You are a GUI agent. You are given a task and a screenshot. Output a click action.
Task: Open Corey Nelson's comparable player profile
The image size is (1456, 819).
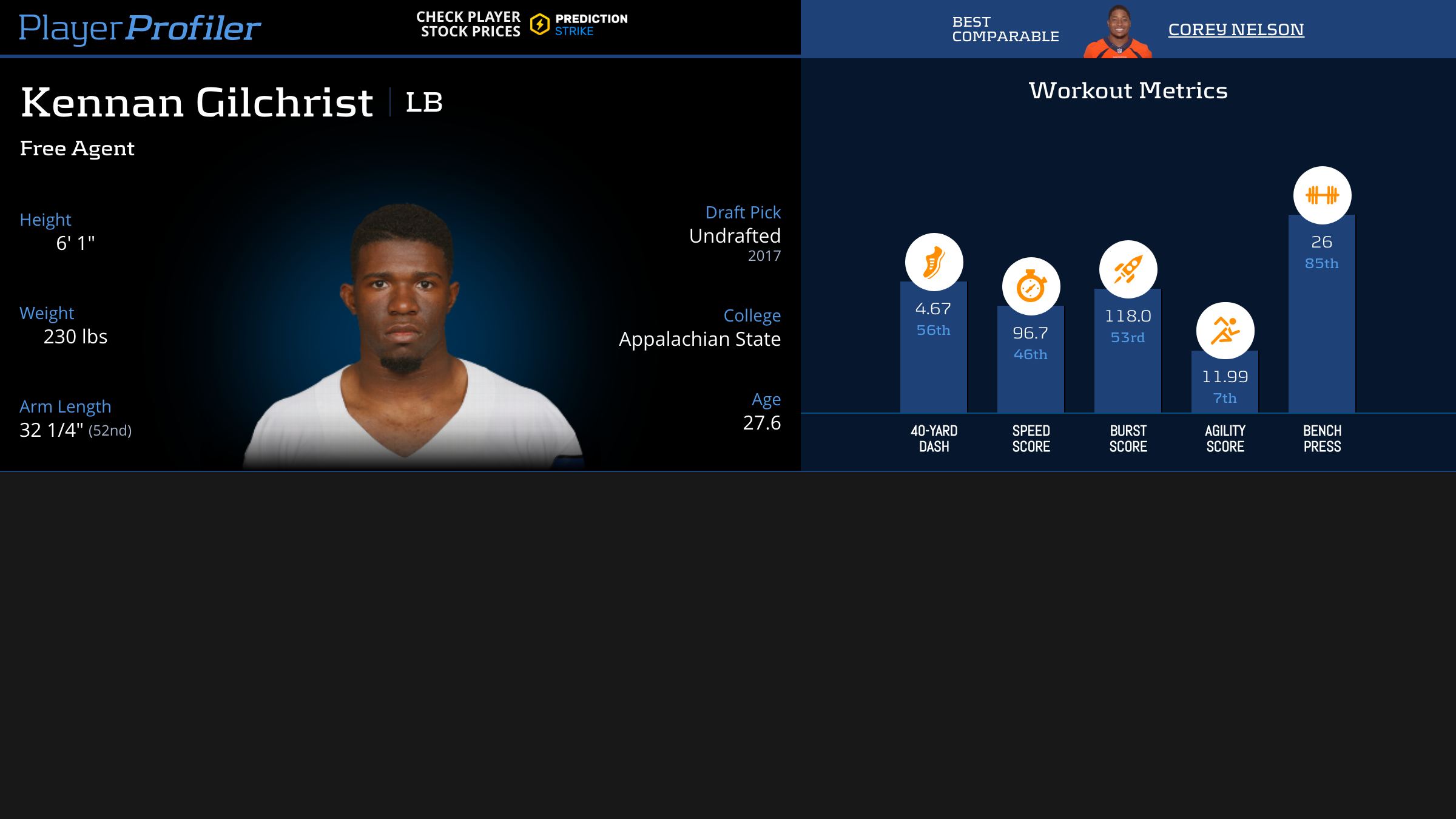1236,30
